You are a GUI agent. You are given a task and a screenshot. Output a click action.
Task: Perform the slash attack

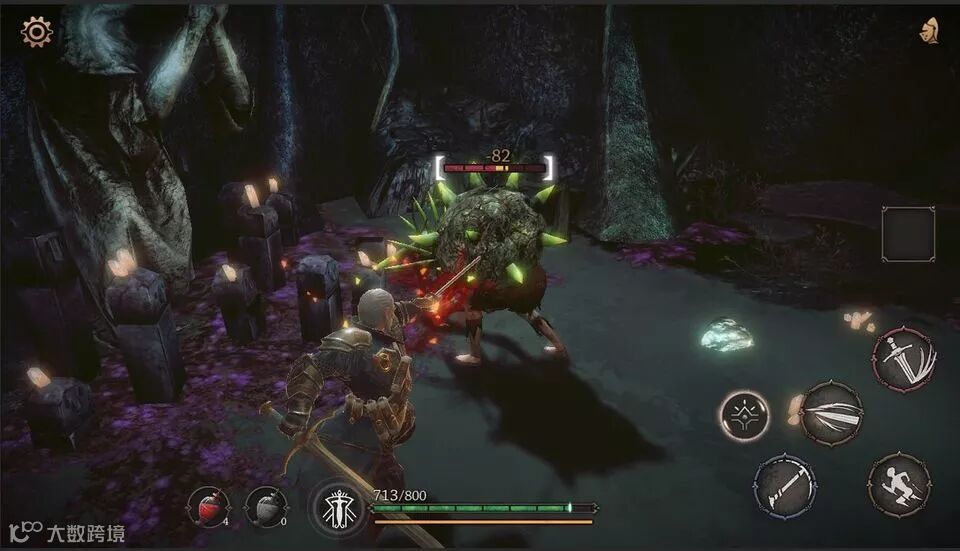(832, 411)
